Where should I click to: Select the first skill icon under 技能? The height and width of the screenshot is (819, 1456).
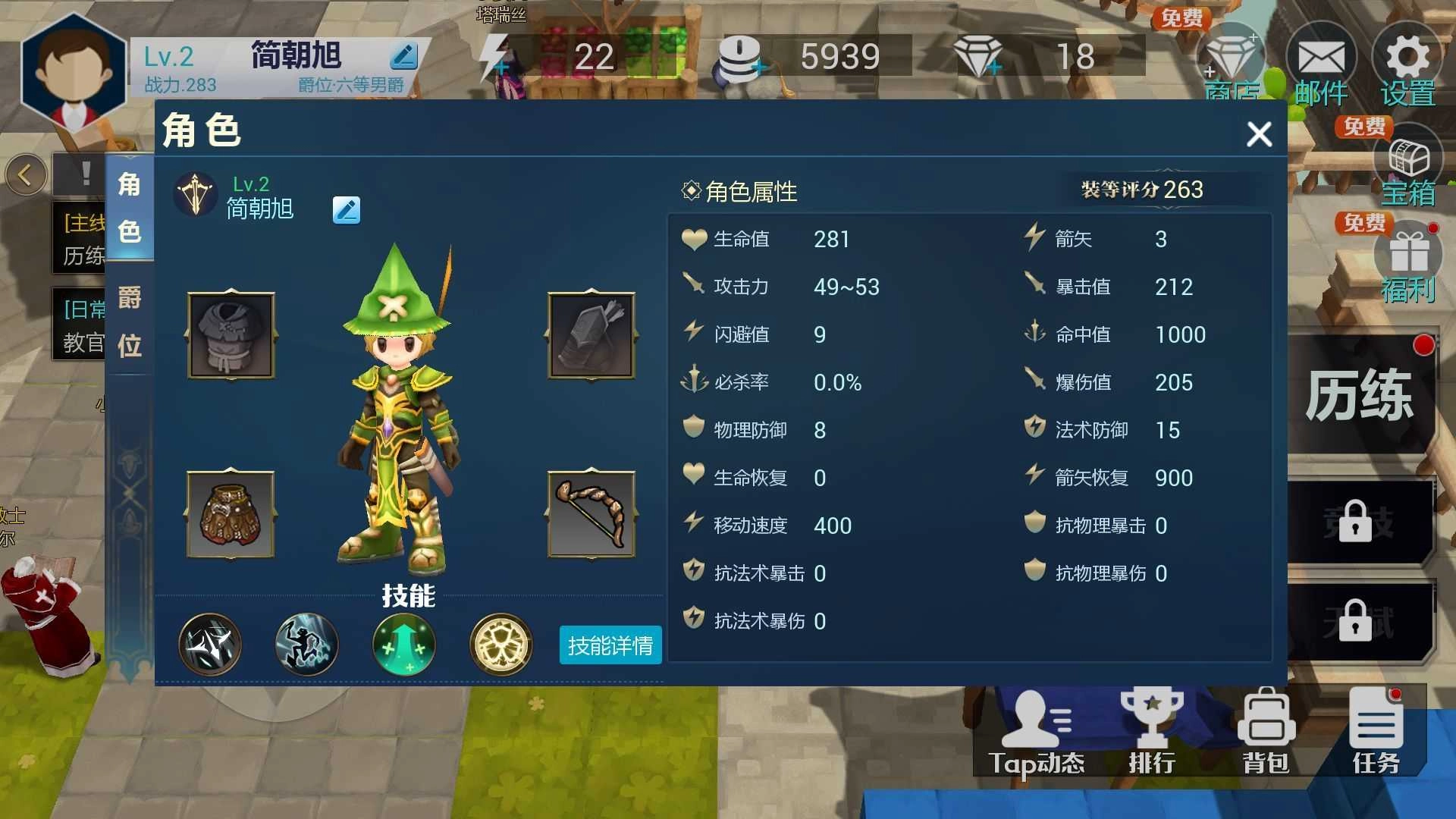pos(210,645)
